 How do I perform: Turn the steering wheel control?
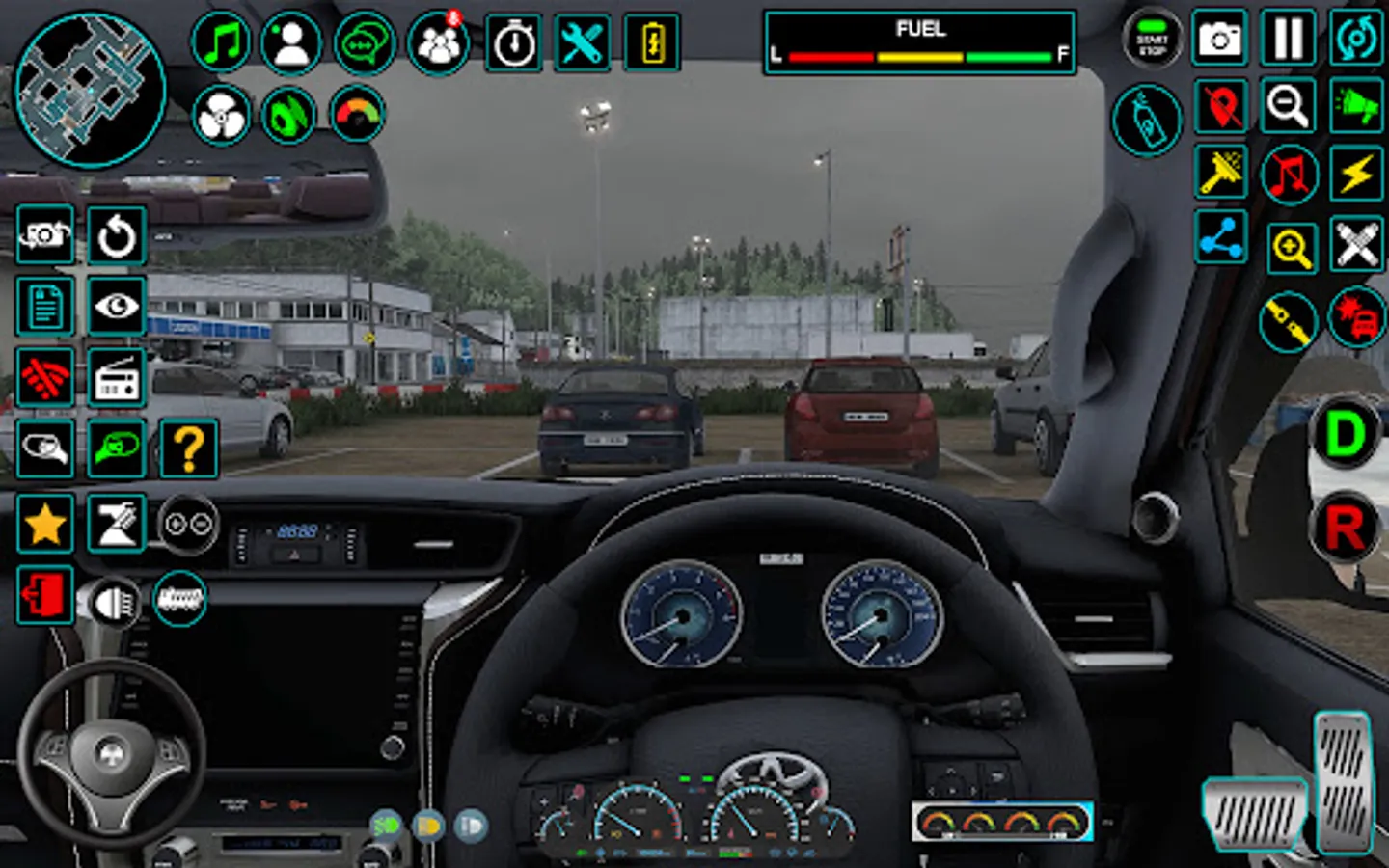pos(111,753)
